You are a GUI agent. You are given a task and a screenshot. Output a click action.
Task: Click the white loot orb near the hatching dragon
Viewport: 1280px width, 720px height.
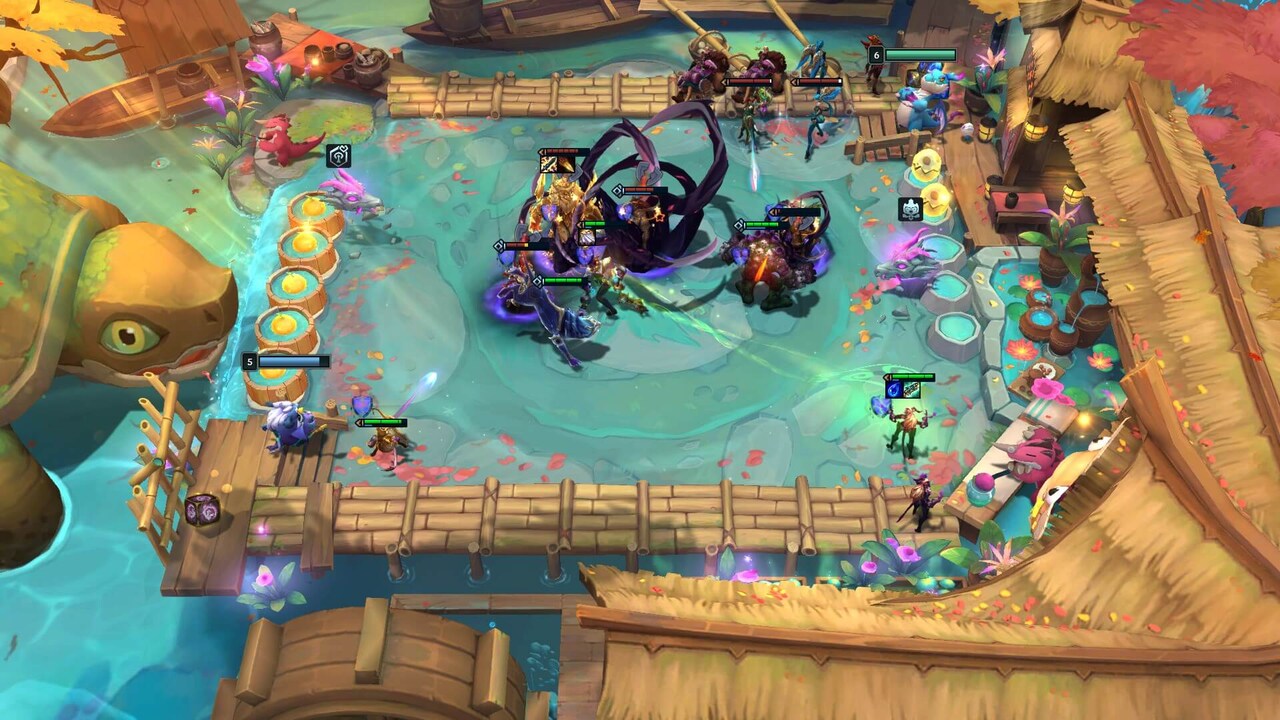coord(966,129)
